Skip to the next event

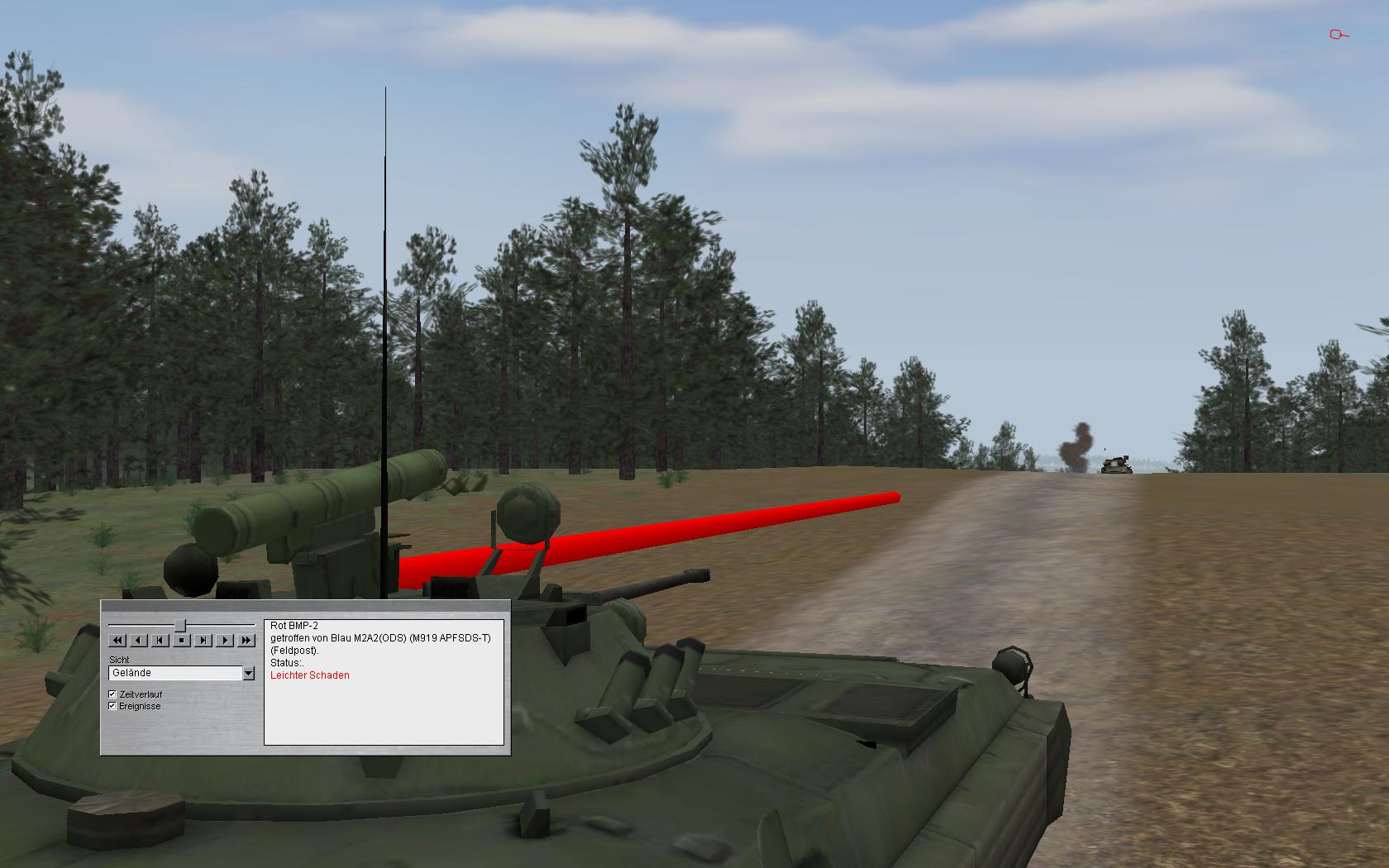(203, 640)
